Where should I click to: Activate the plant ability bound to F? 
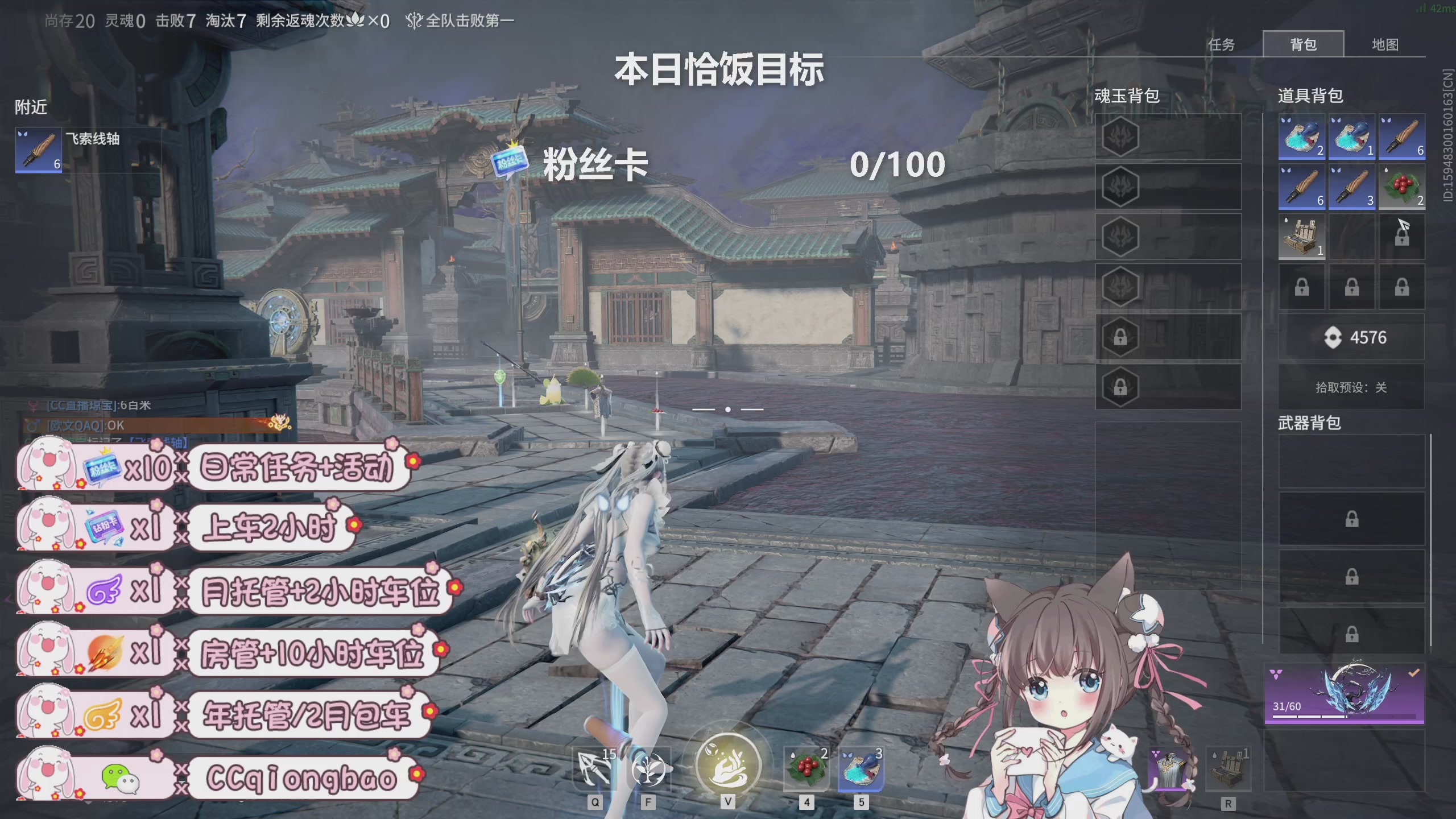[648, 768]
